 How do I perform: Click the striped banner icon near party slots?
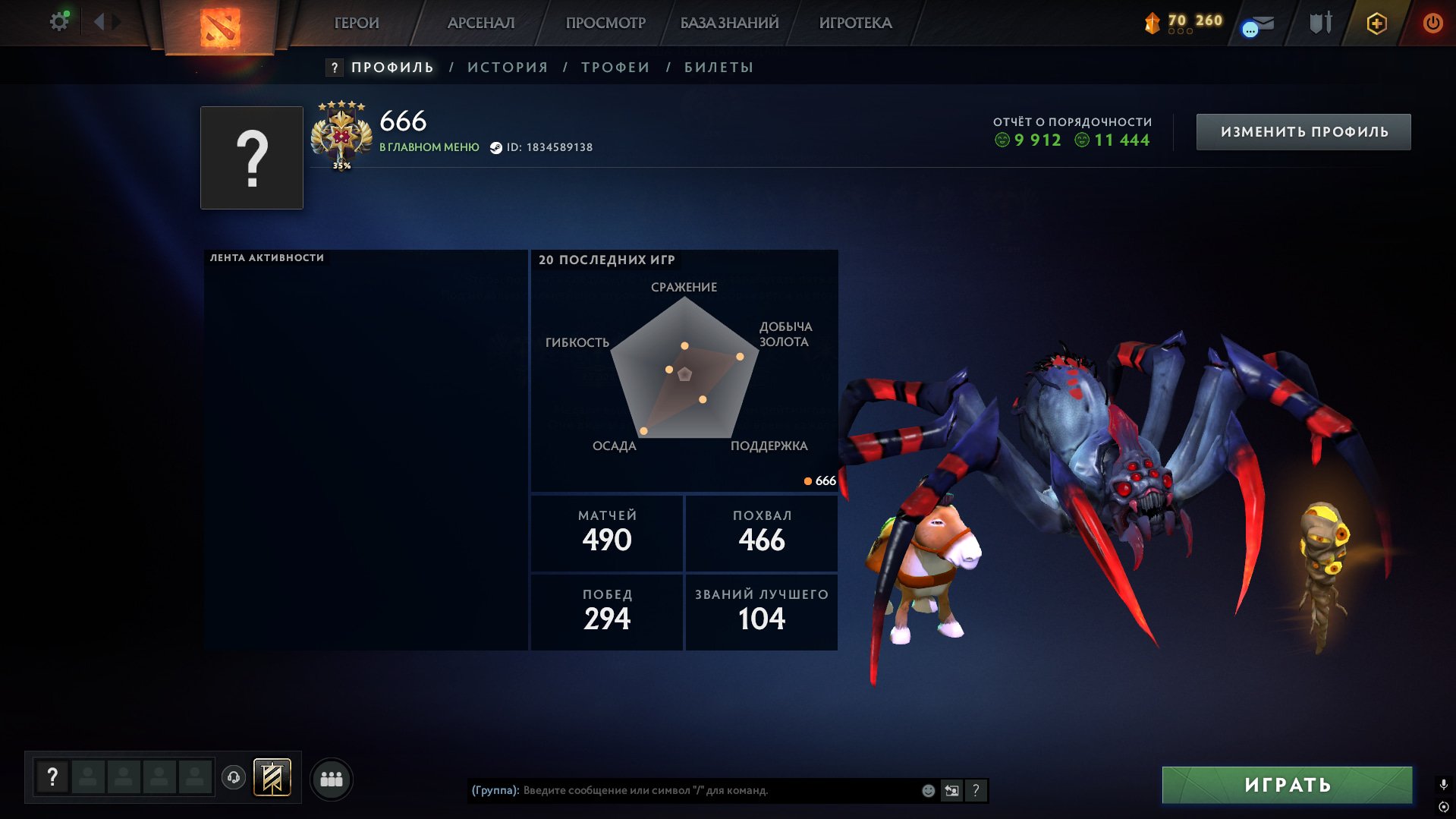(273, 778)
